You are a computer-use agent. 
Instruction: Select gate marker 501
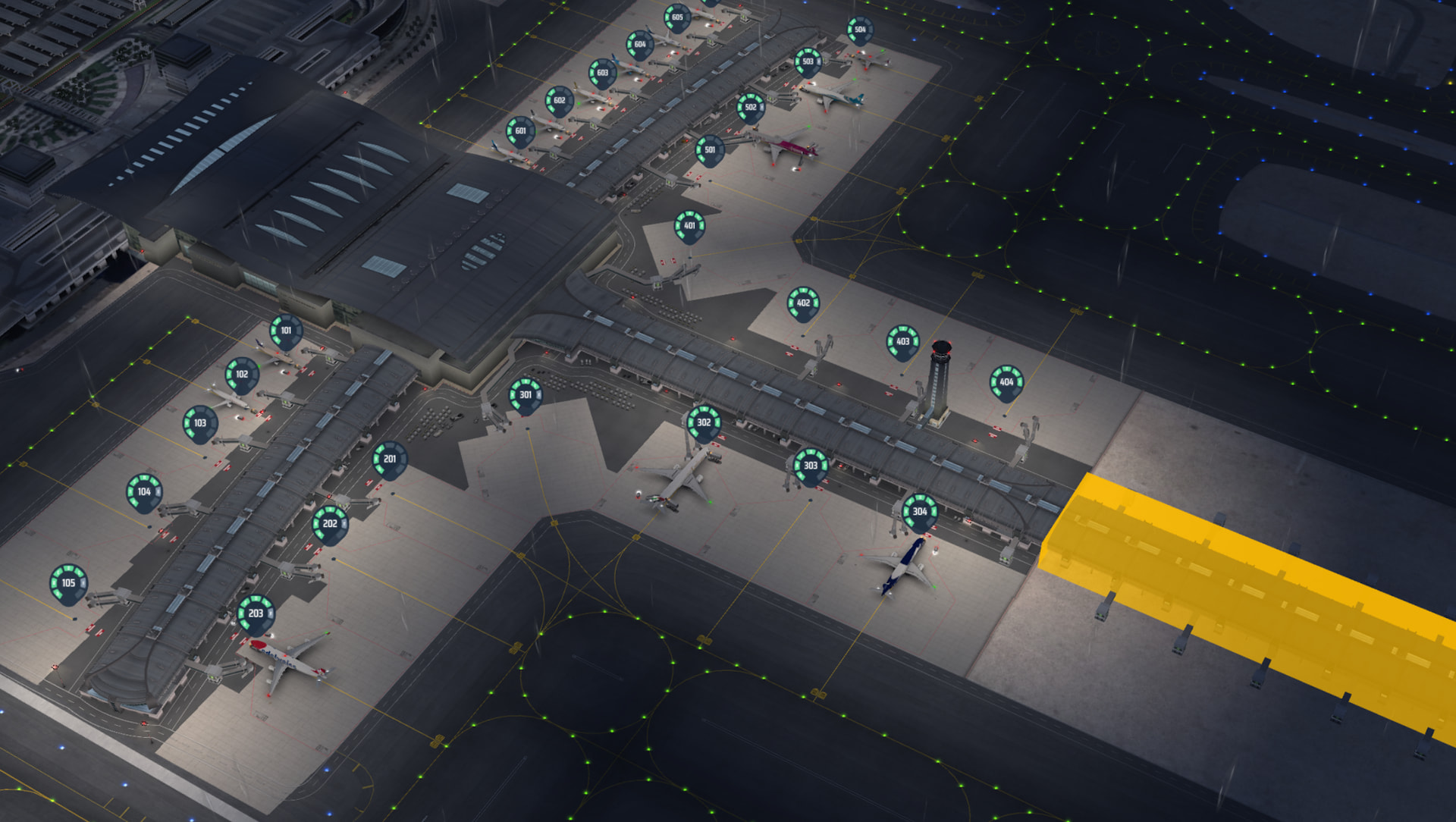coord(710,149)
